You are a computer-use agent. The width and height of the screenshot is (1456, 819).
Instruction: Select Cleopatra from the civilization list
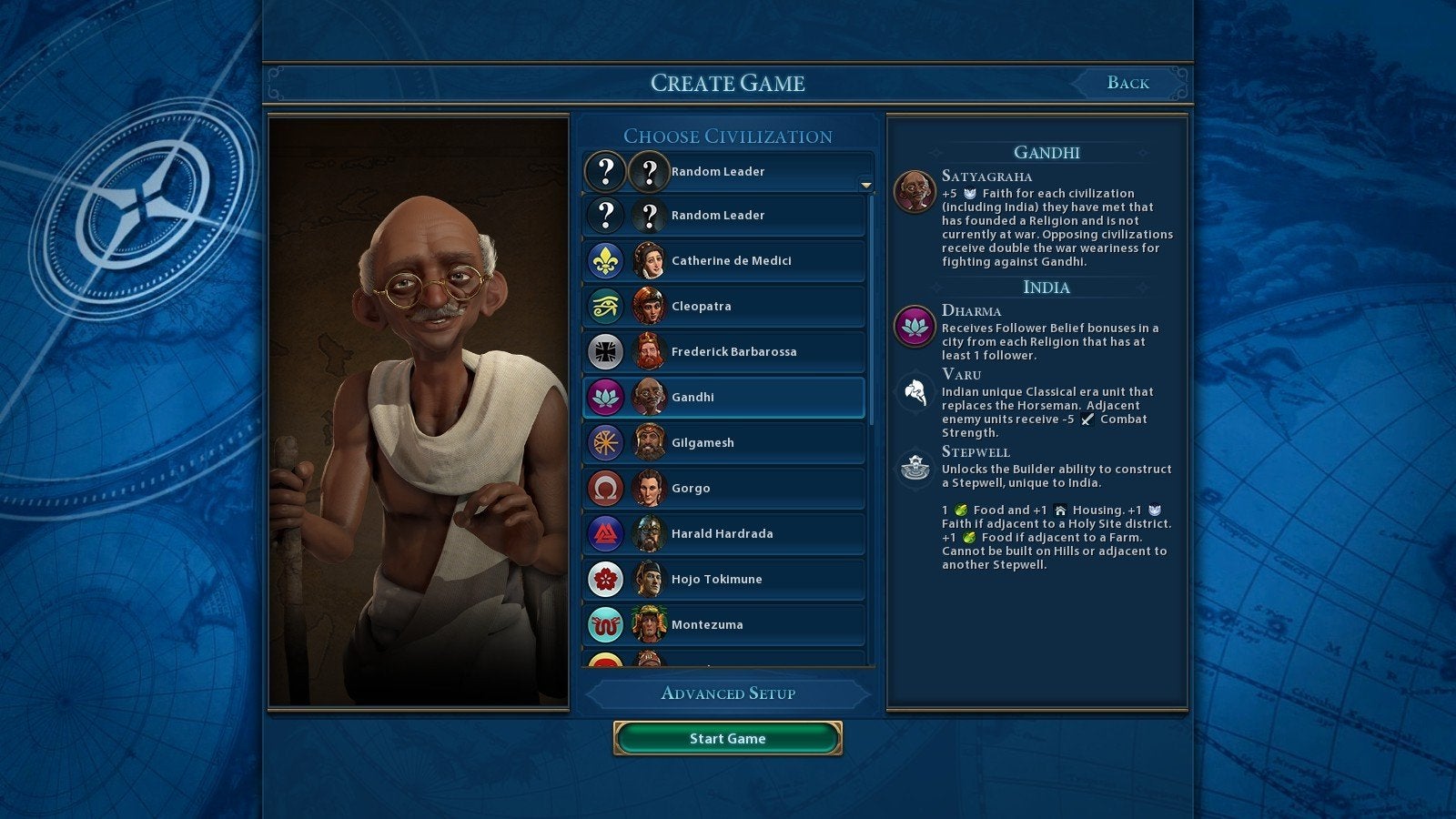pos(723,307)
